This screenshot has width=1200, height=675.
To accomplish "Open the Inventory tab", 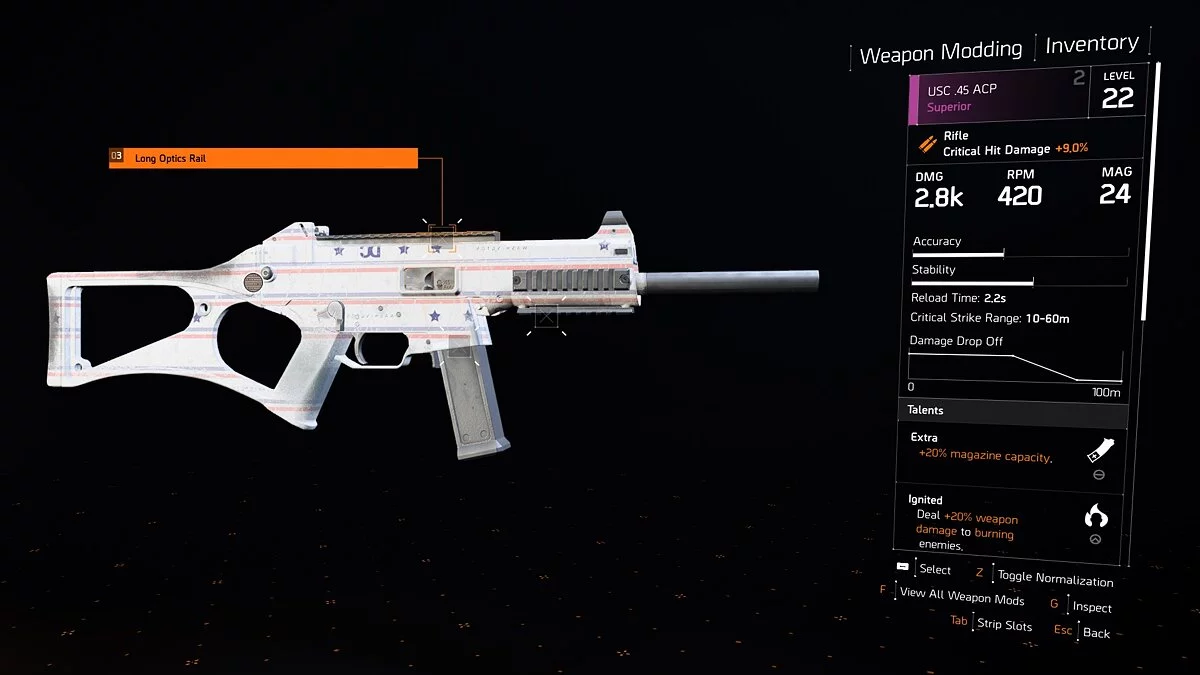I will tap(1091, 44).
